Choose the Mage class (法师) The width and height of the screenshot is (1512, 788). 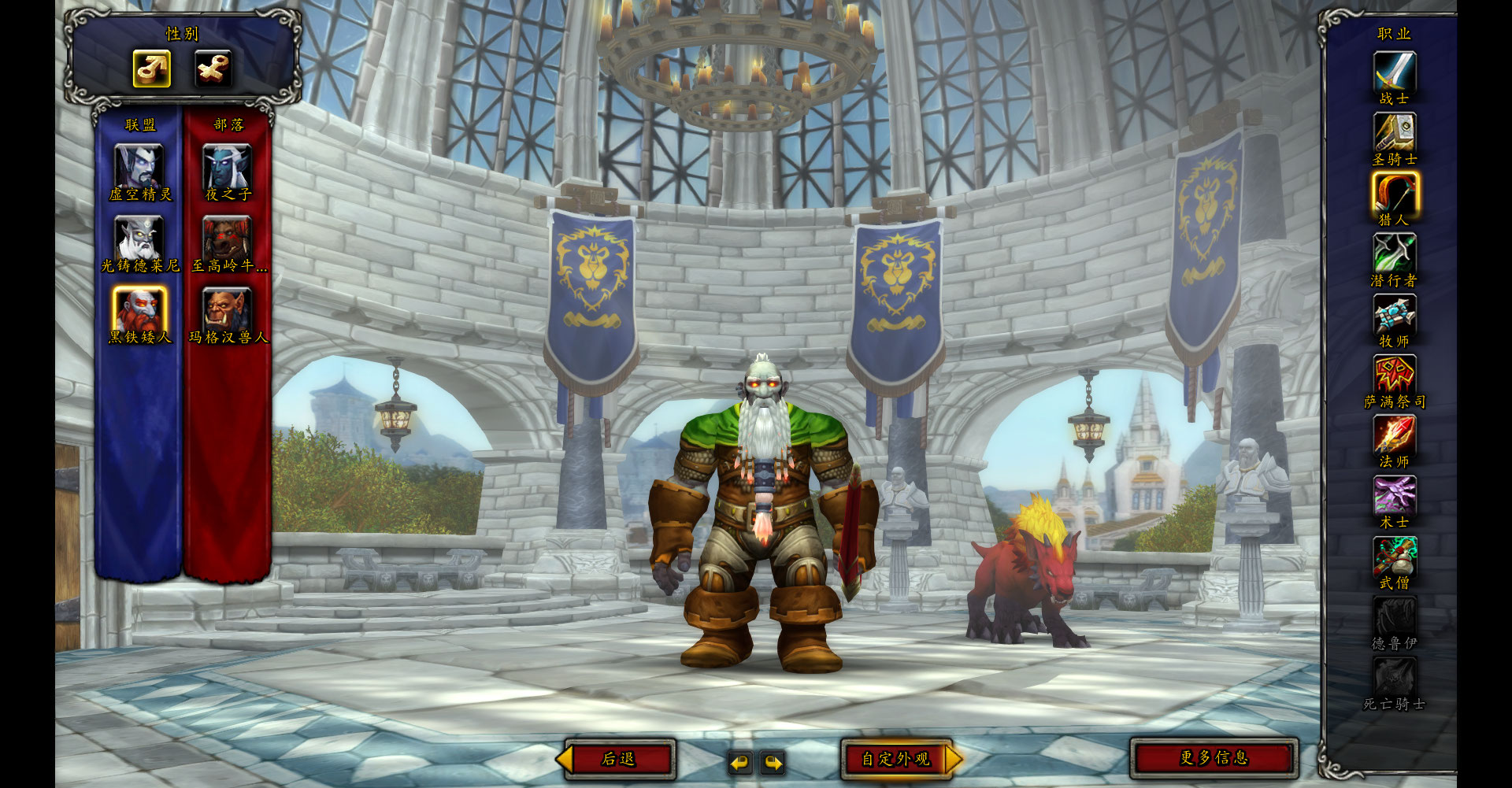(1394, 435)
